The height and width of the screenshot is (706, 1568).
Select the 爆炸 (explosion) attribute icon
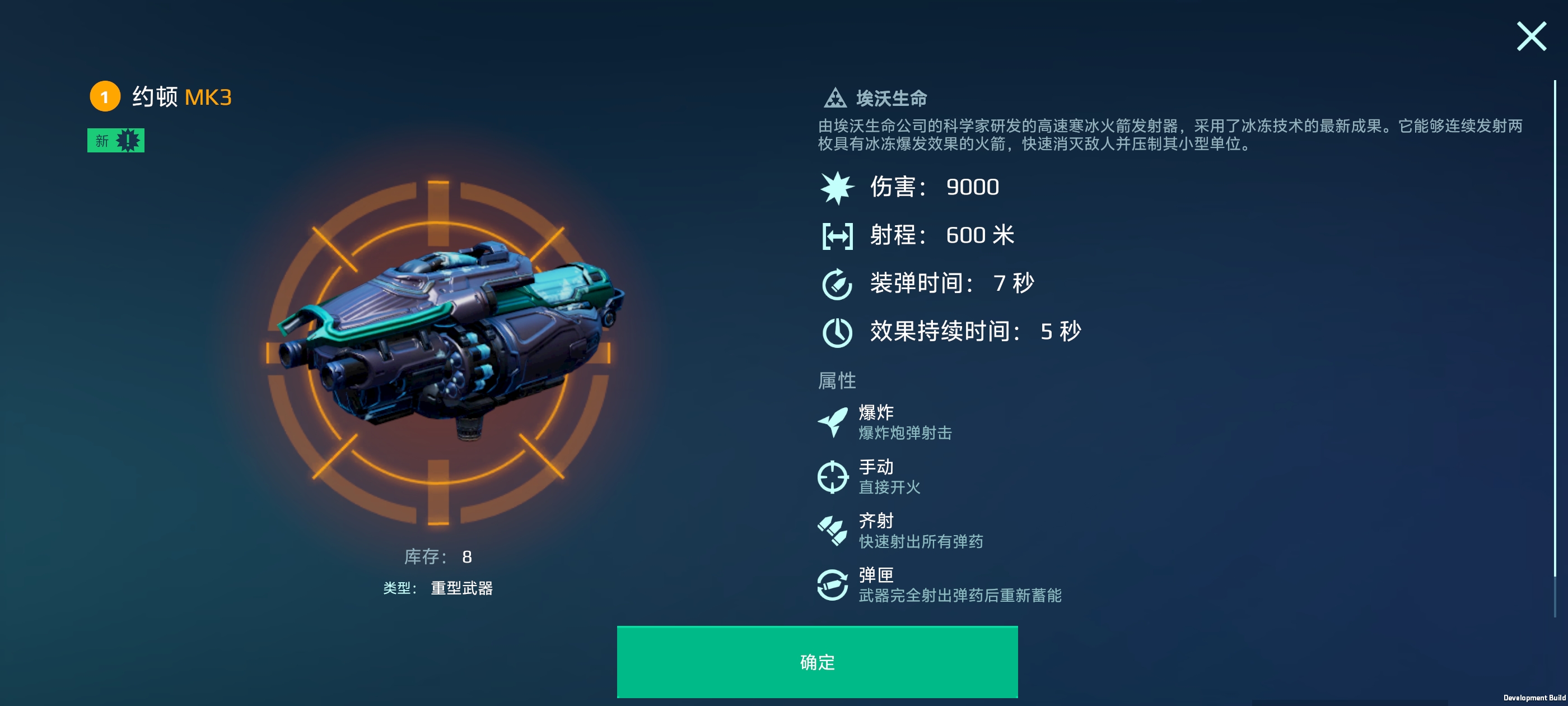834,421
